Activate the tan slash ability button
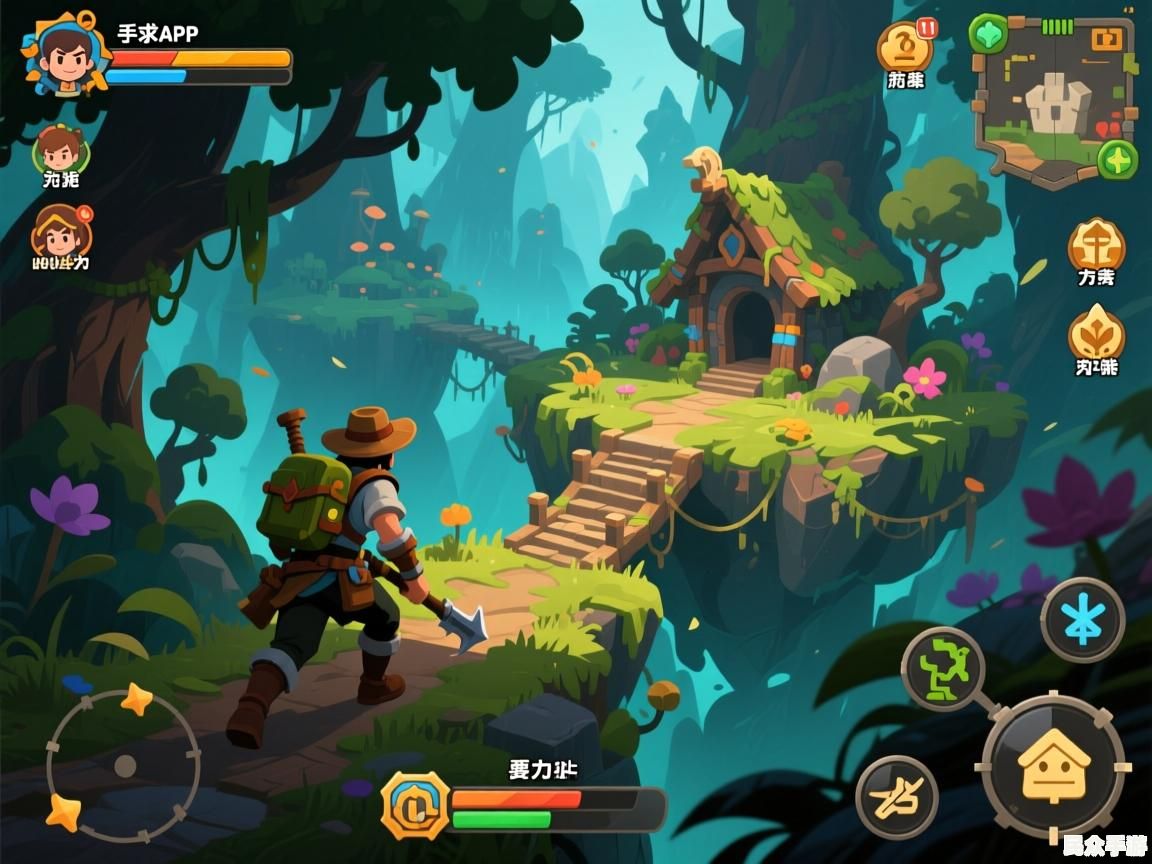 (x=896, y=797)
